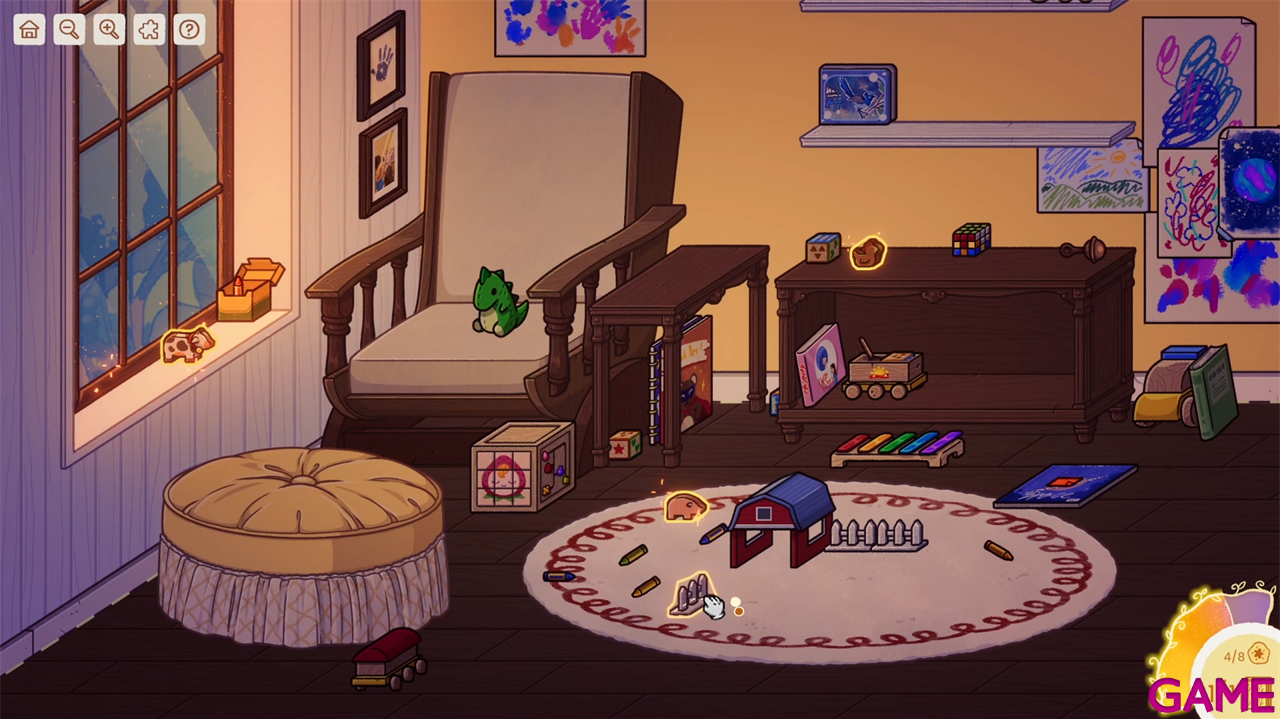Zoom in with the plus magnifier

109,30
